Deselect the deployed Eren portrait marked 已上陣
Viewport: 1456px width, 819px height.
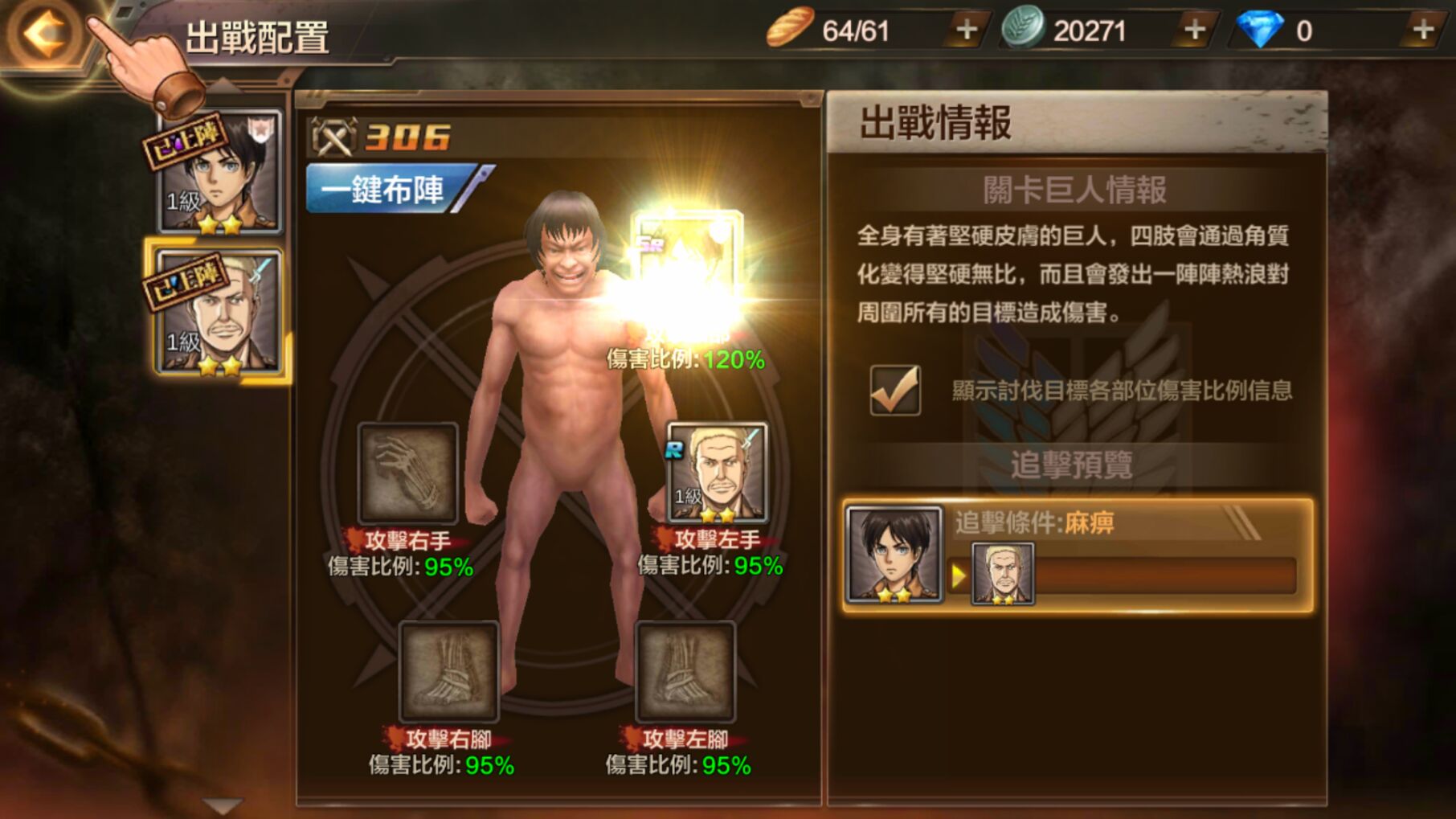pyautogui.click(x=219, y=172)
